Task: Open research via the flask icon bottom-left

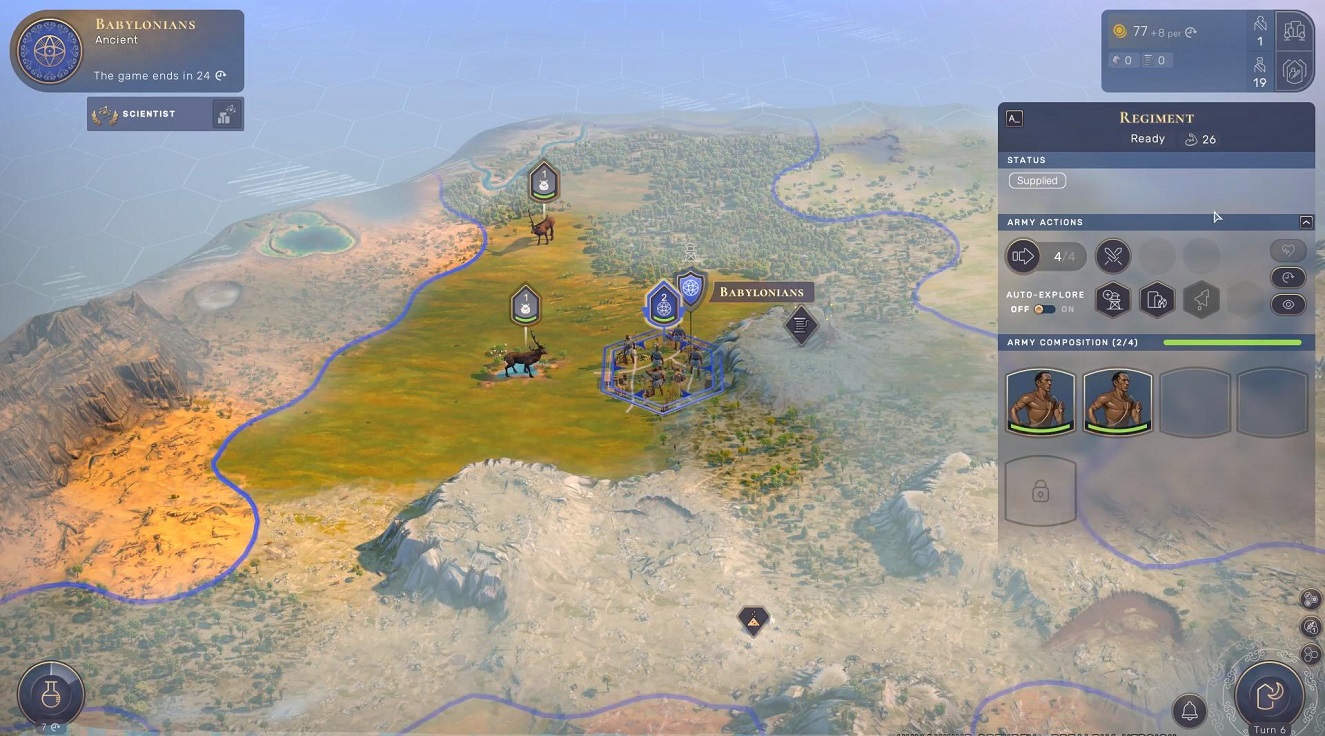Action: pyautogui.click(x=49, y=694)
